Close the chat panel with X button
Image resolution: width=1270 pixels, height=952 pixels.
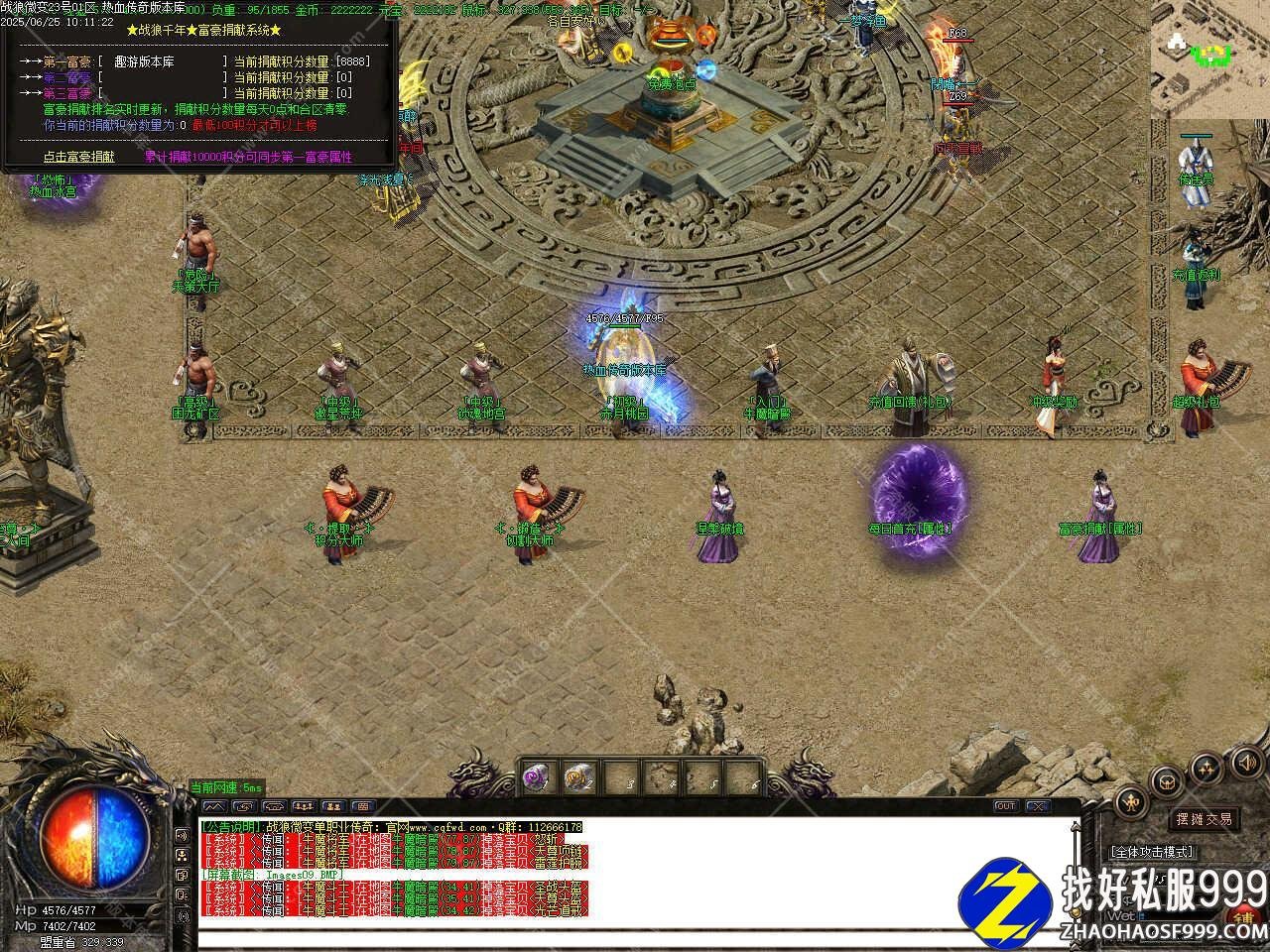[x=1038, y=806]
